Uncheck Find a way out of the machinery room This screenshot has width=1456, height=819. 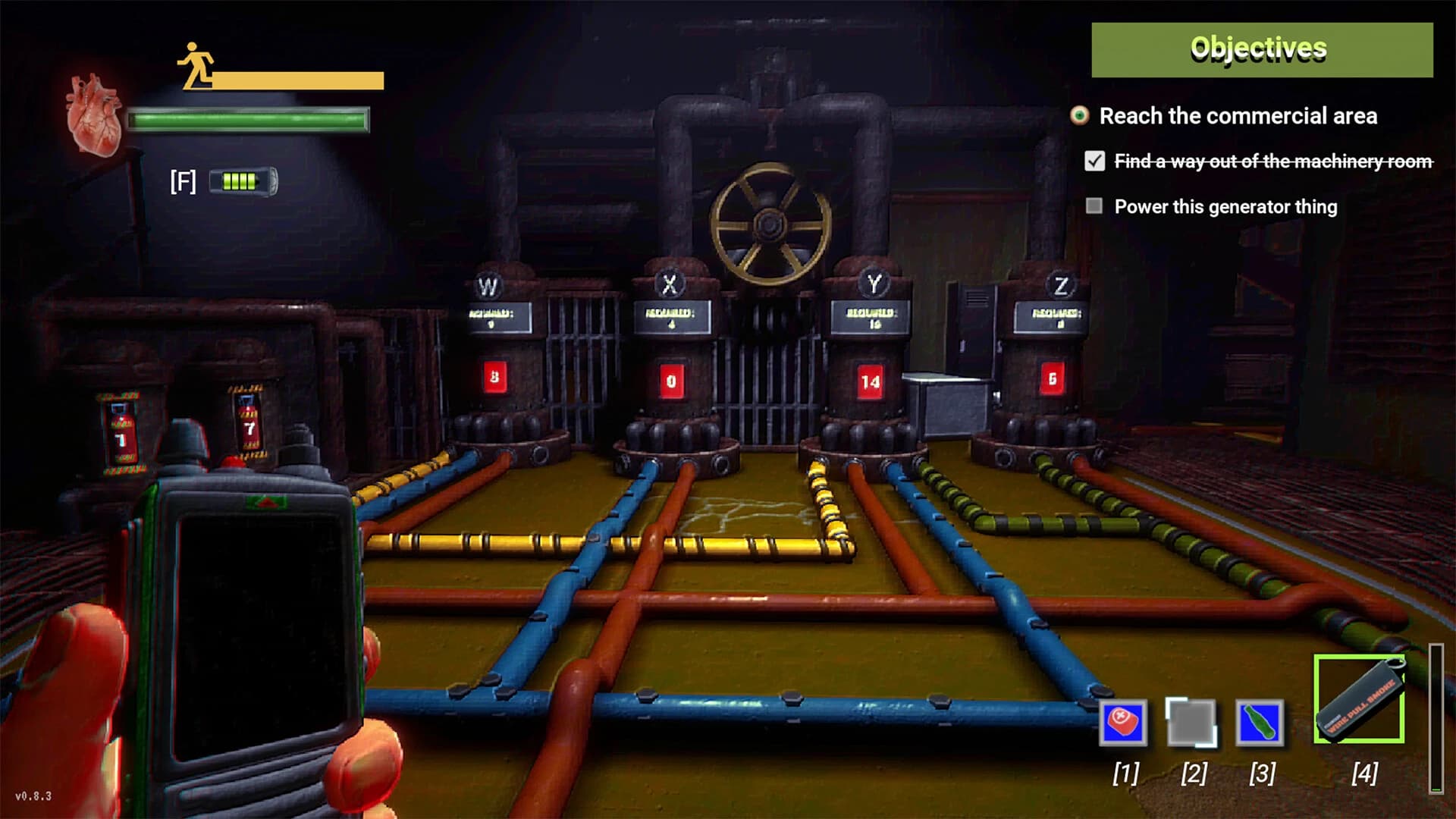click(1094, 161)
